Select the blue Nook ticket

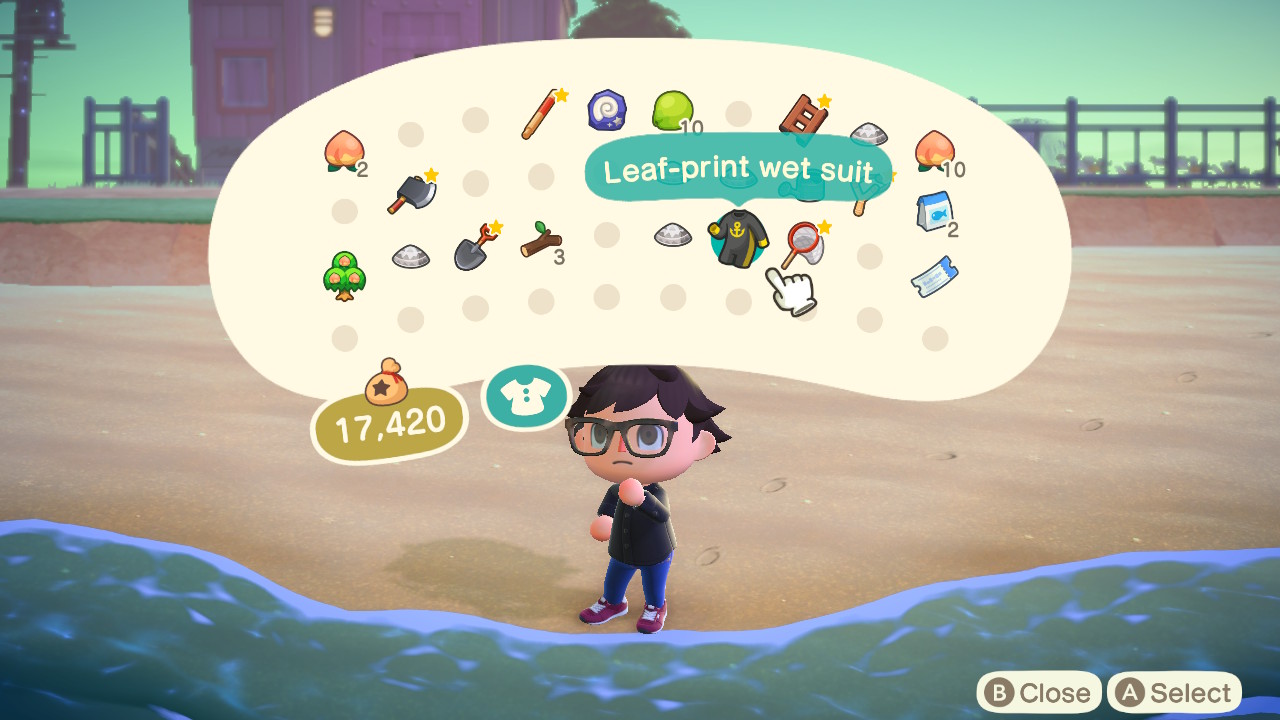tap(935, 275)
